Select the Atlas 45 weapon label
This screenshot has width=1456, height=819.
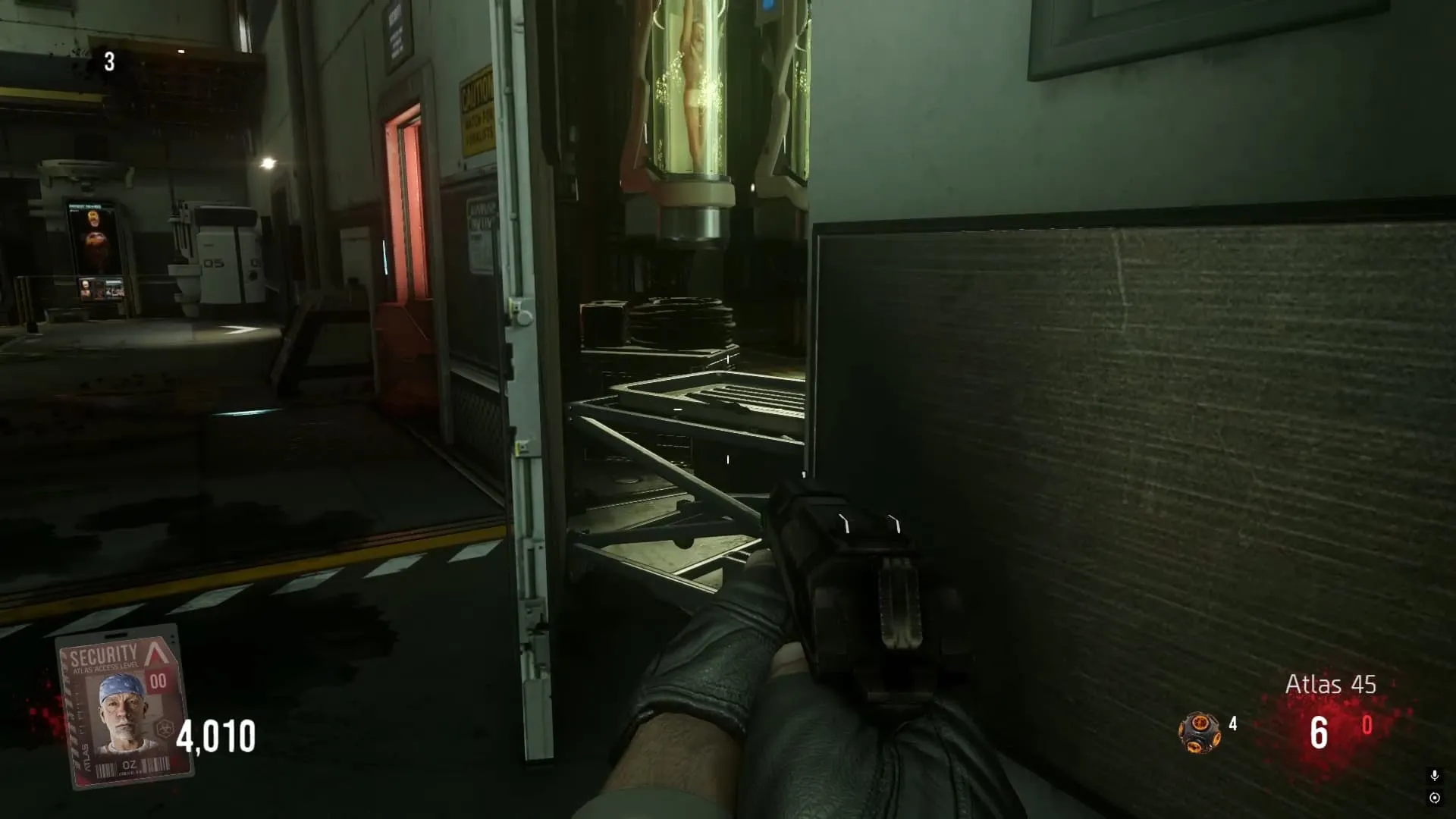point(1330,684)
